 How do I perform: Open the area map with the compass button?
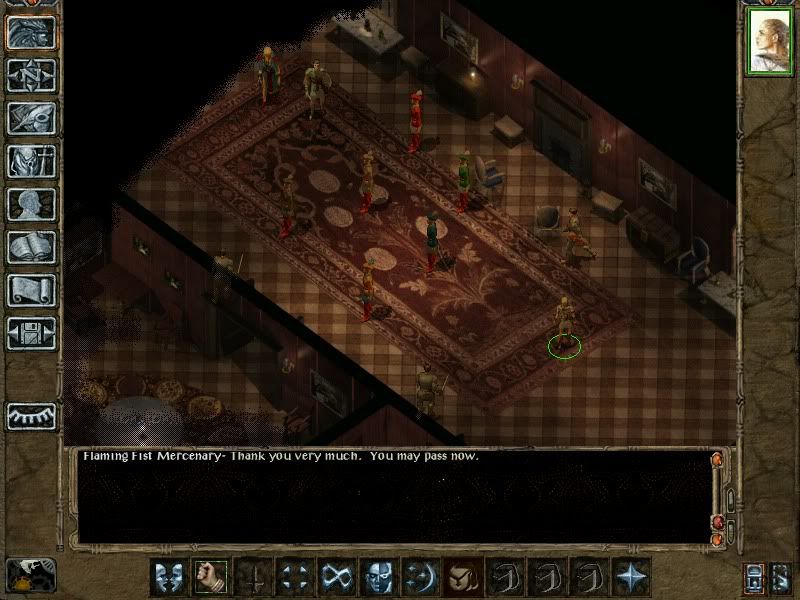(31, 75)
